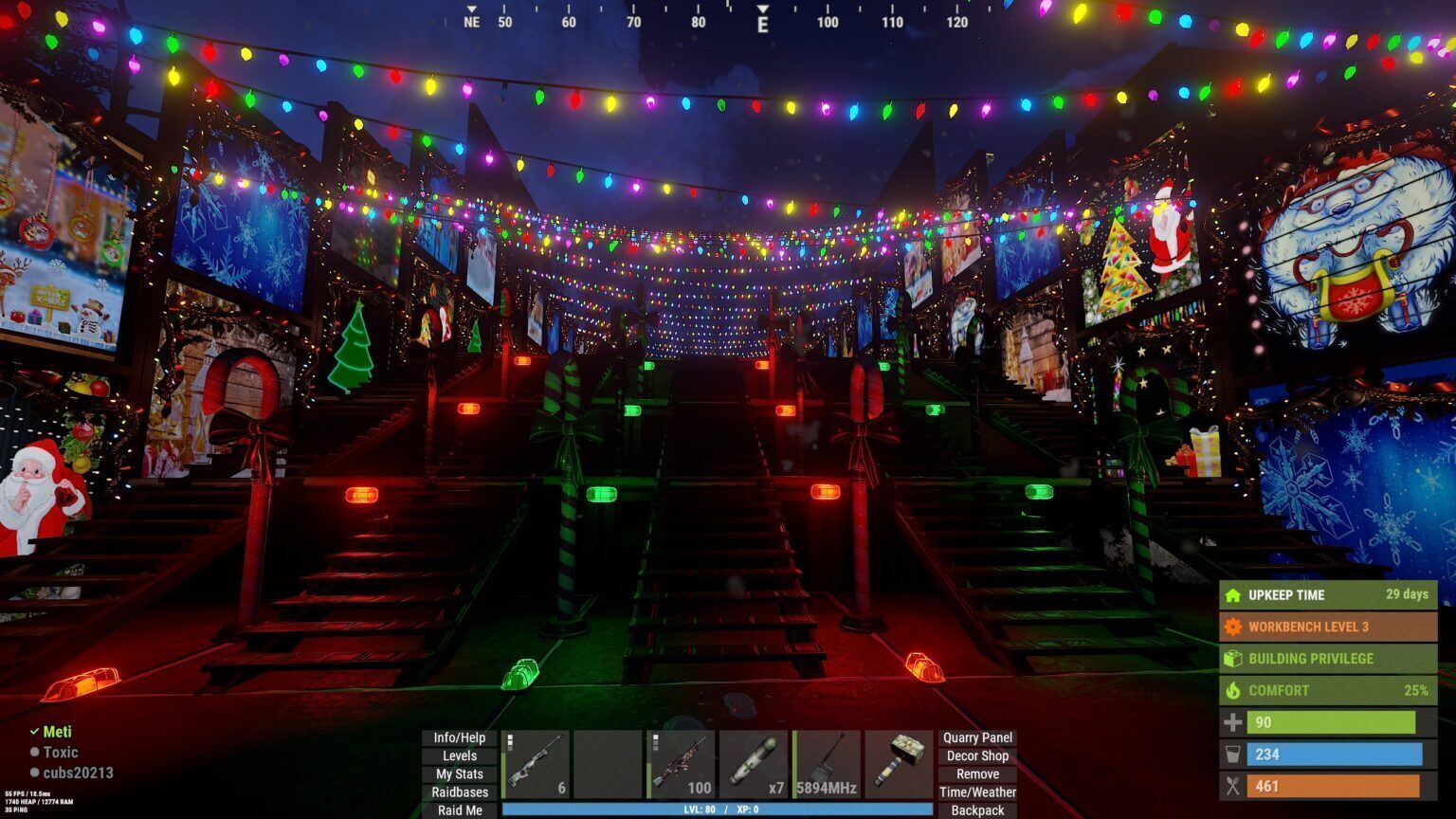Toggle the status dot beside cubs20213
The image size is (1456, 819).
click(36, 773)
